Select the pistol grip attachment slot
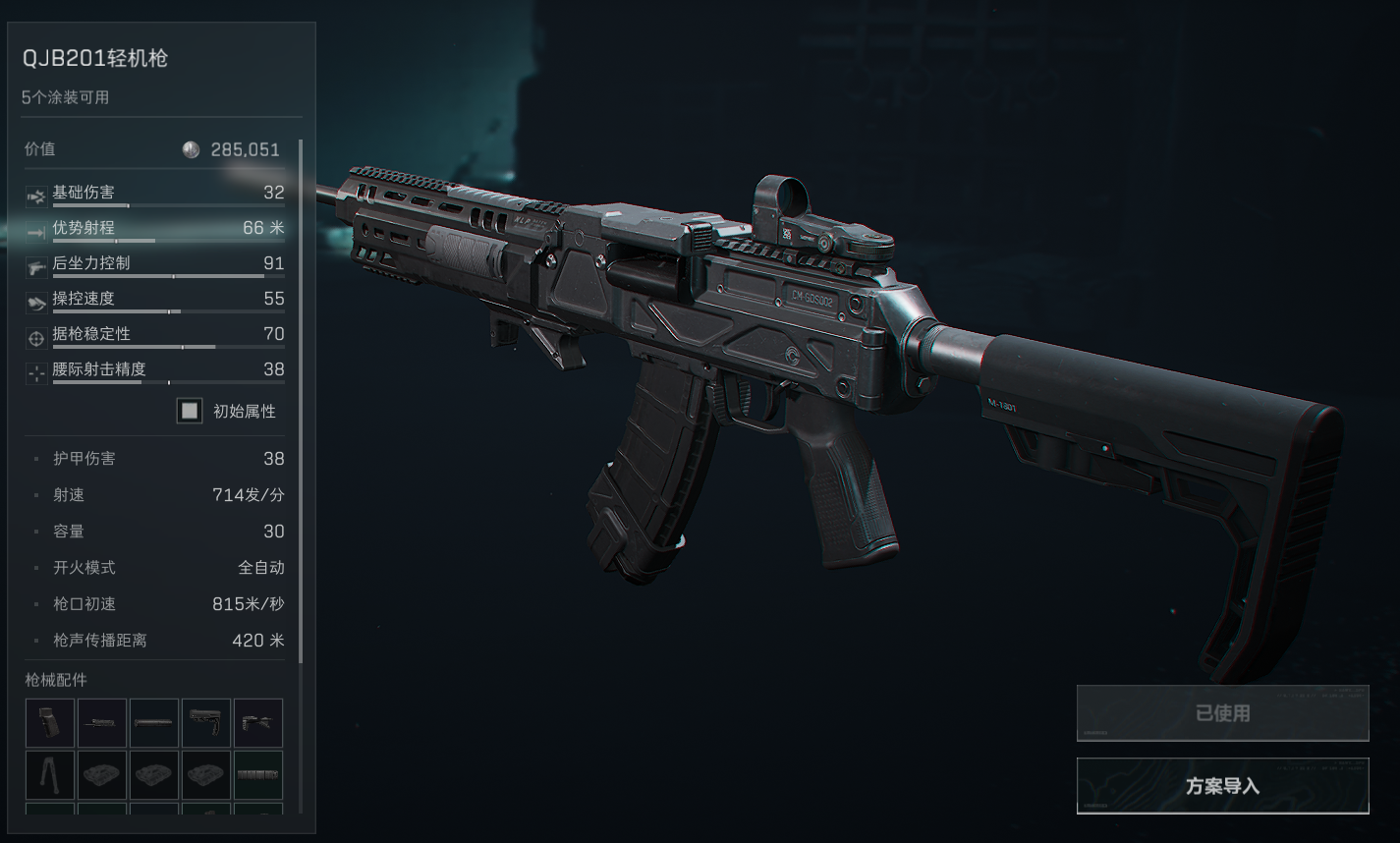The height and width of the screenshot is (843, 1400). (x=50, y=723)
